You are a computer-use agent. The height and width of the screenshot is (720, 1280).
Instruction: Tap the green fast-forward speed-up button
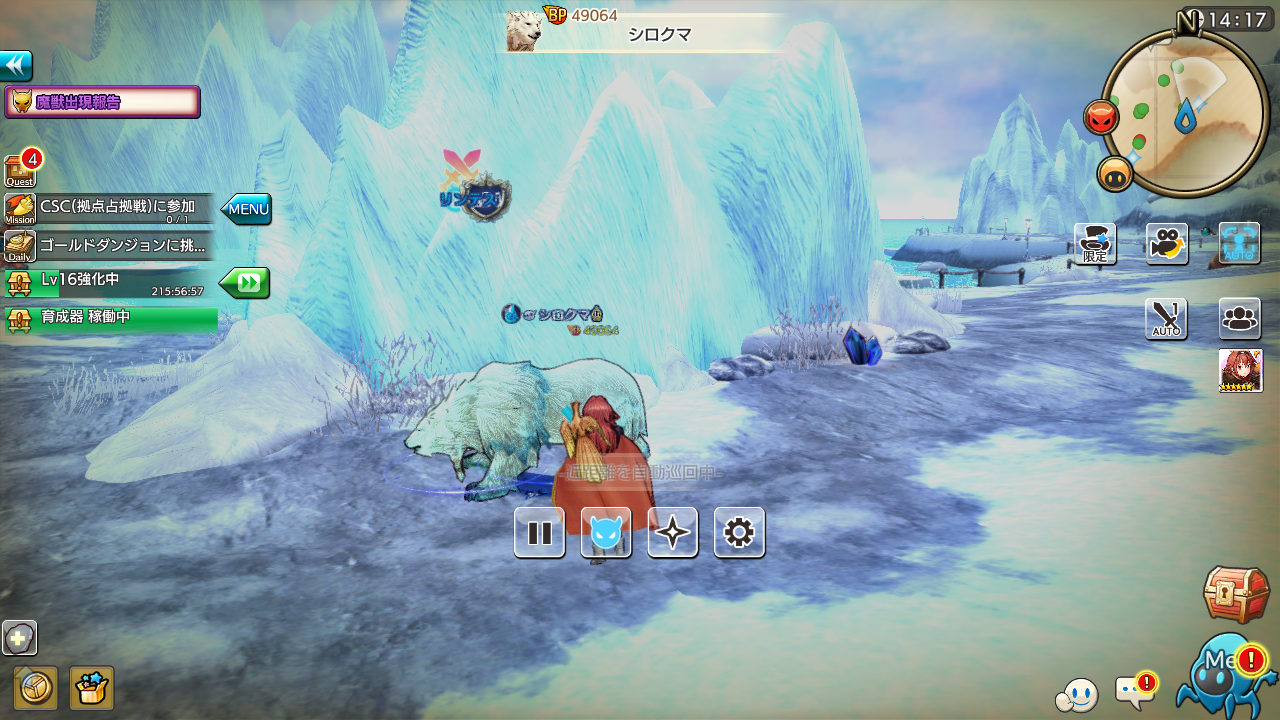point(245,283)
